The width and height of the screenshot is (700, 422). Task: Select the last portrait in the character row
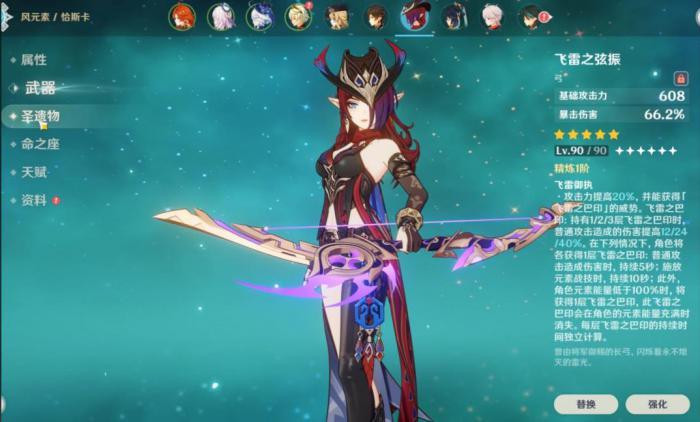530,16
